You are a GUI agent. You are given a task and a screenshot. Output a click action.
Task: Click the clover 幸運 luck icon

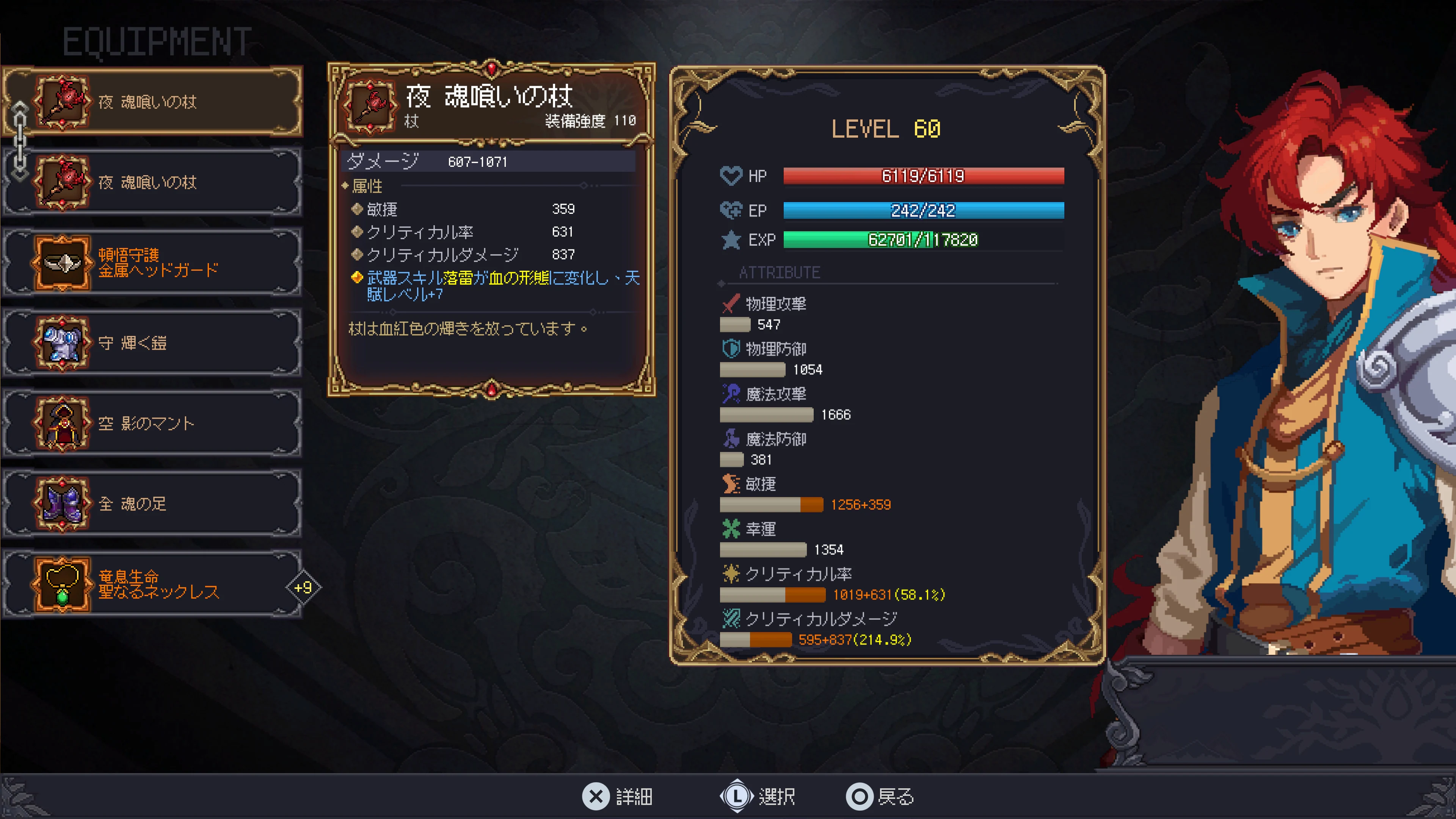731,529
